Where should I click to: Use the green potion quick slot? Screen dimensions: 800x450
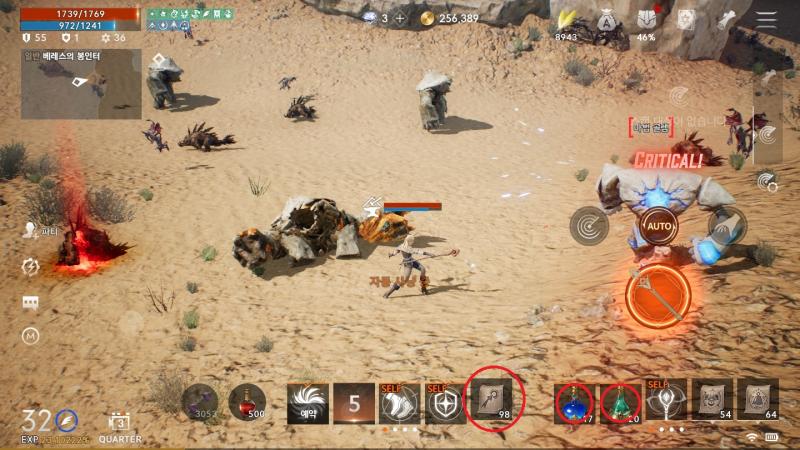tap(620, 402)
